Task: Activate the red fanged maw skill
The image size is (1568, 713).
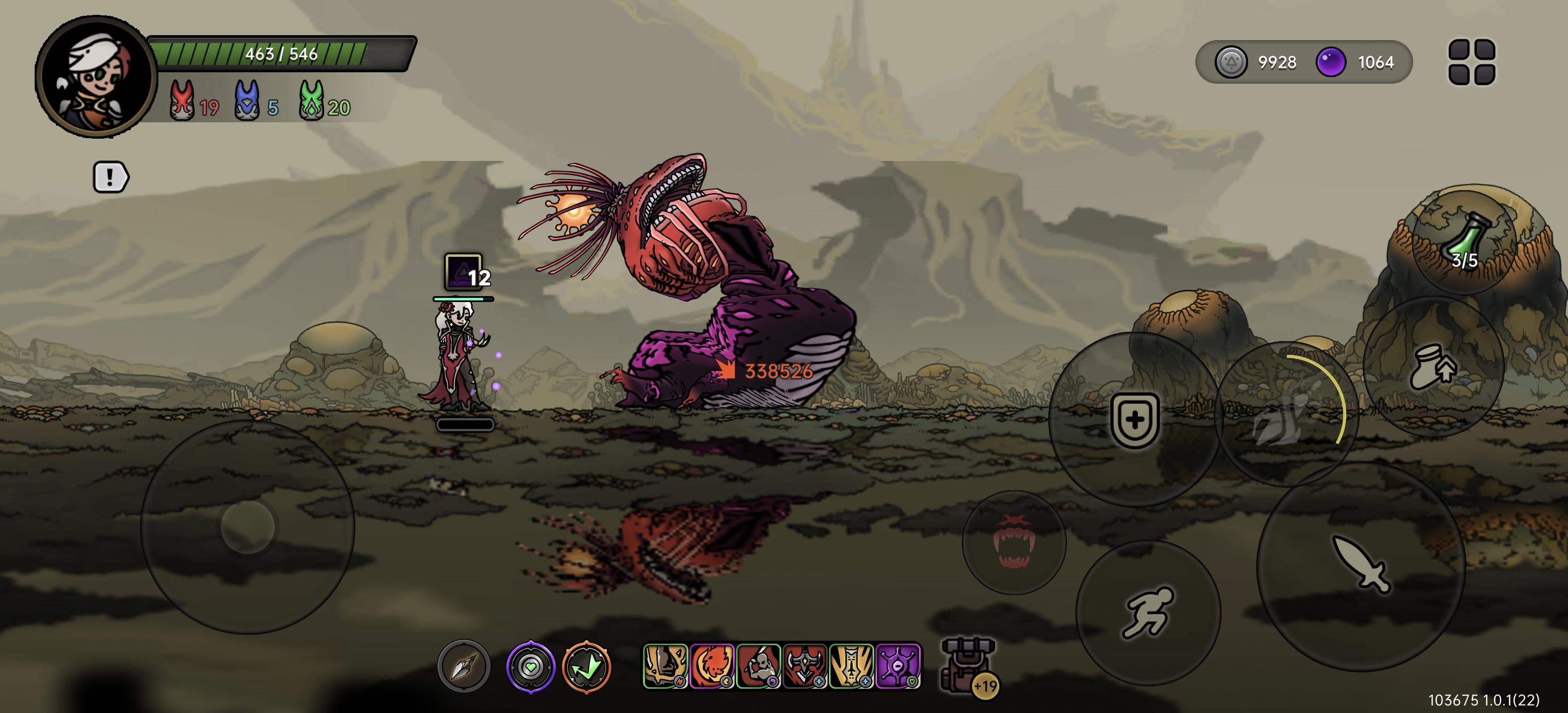Action: coord(1014,542)
